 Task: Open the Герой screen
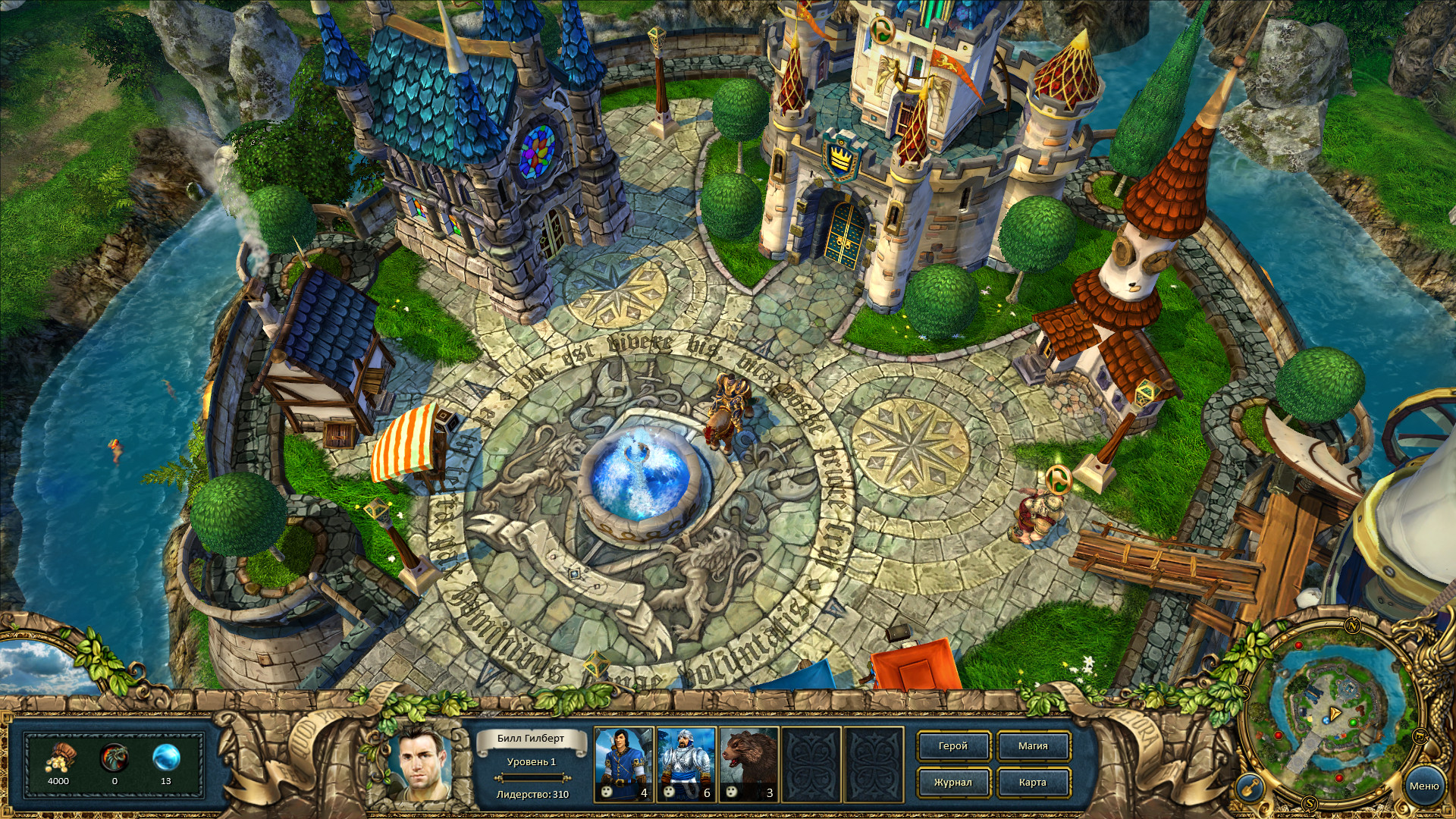[952, 746]
